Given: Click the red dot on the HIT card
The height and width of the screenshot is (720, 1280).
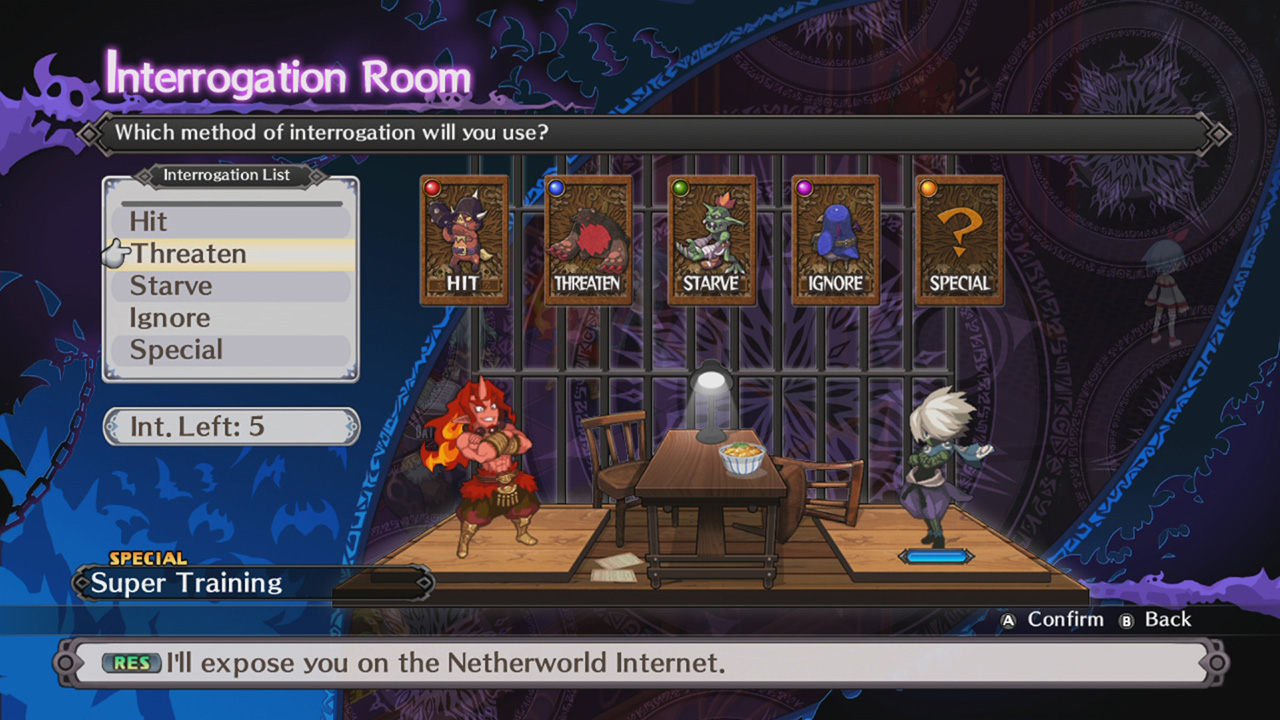Looking at the screenshot, I should [x=430, y=186].
